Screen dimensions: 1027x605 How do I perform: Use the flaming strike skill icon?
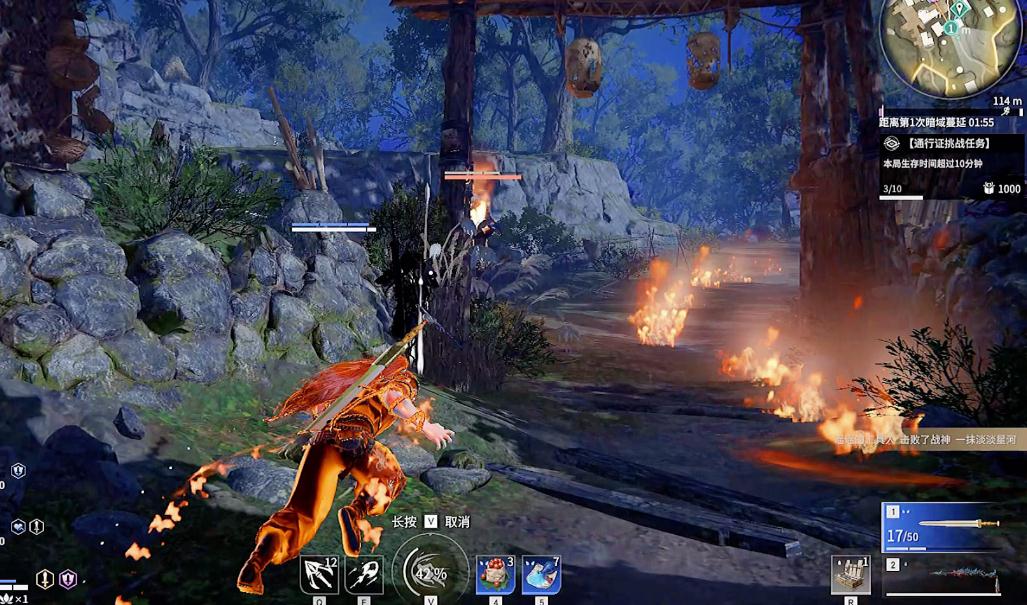[363, 576]
